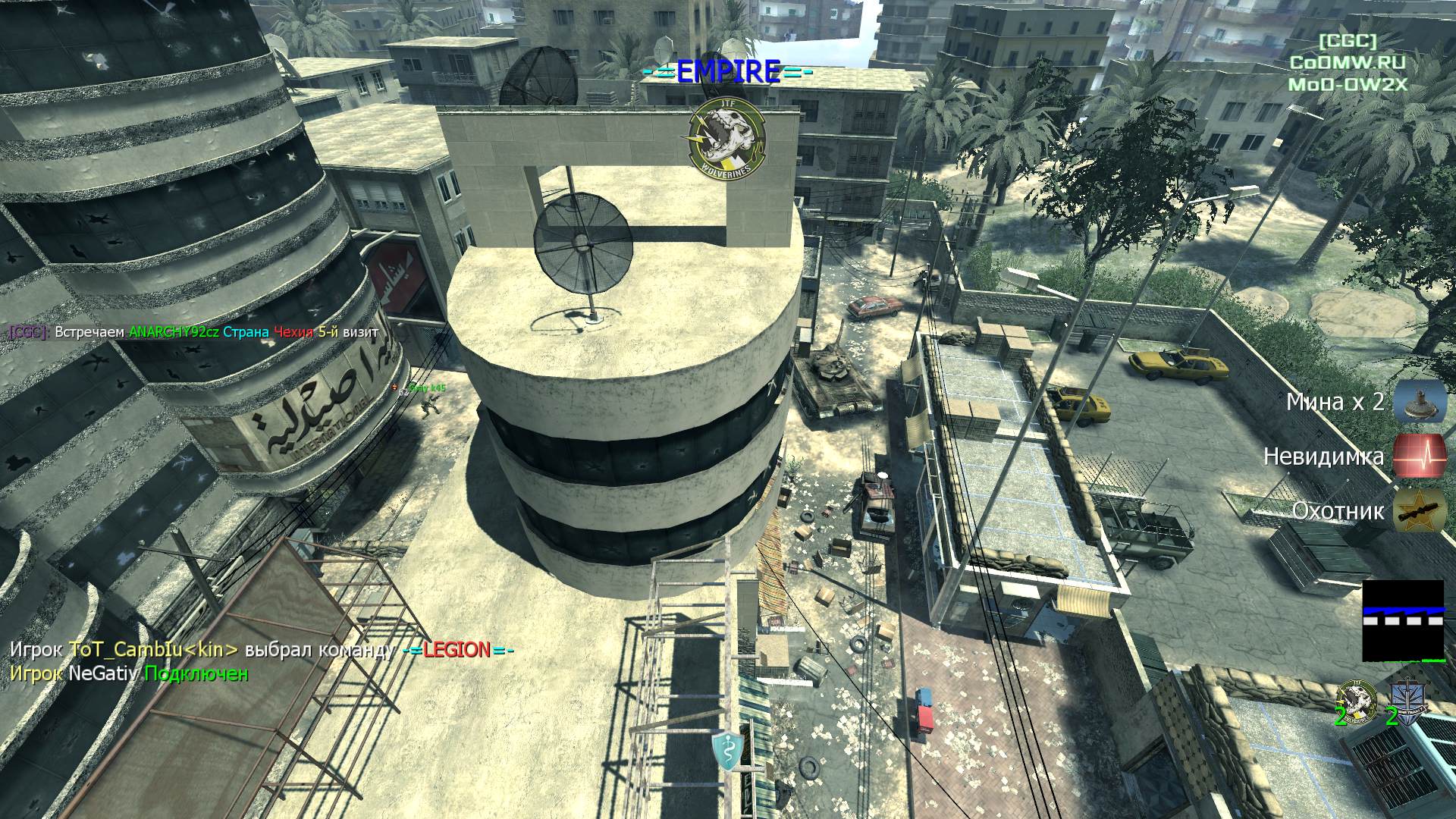Select the EMPIRE team title

point(727,72)
